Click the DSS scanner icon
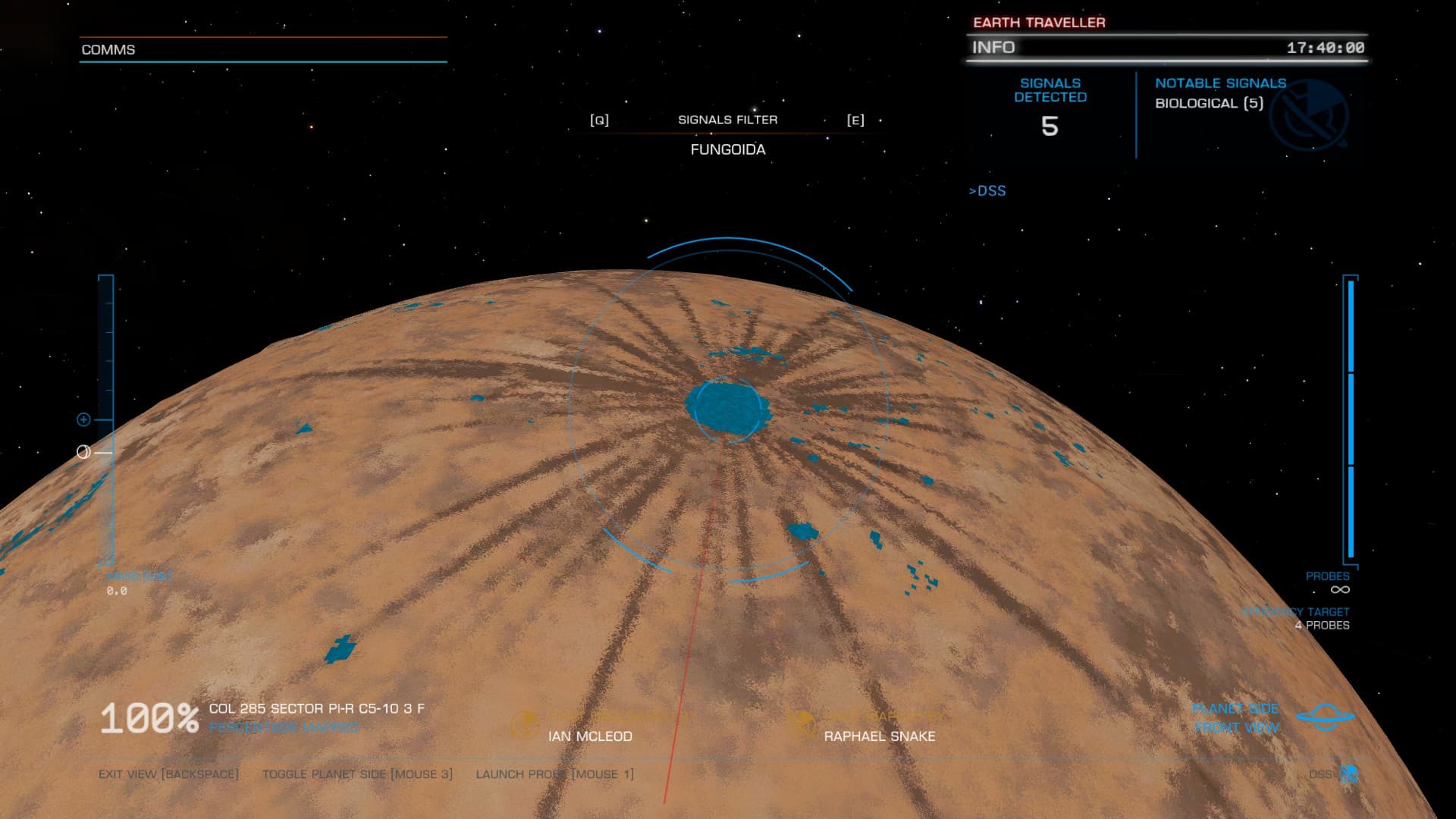 click(x=1348, y=773)
